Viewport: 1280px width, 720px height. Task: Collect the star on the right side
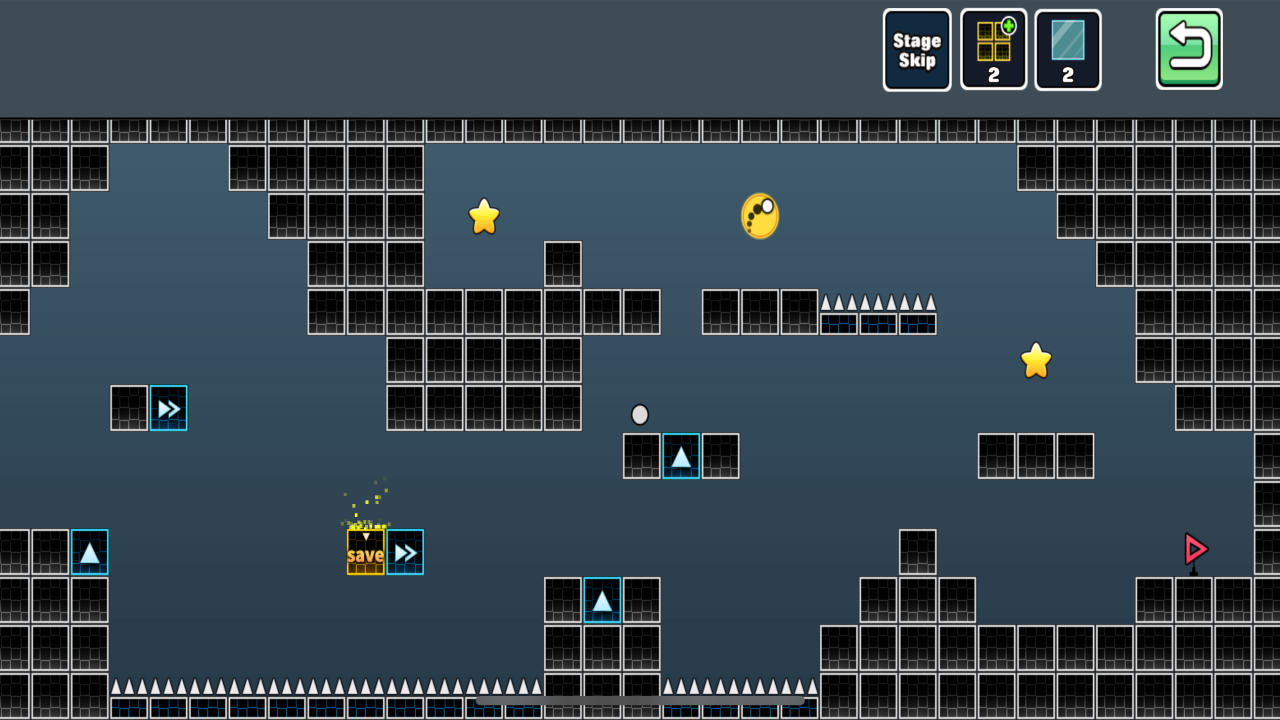pyautogui.click(x=1036, y=360)
